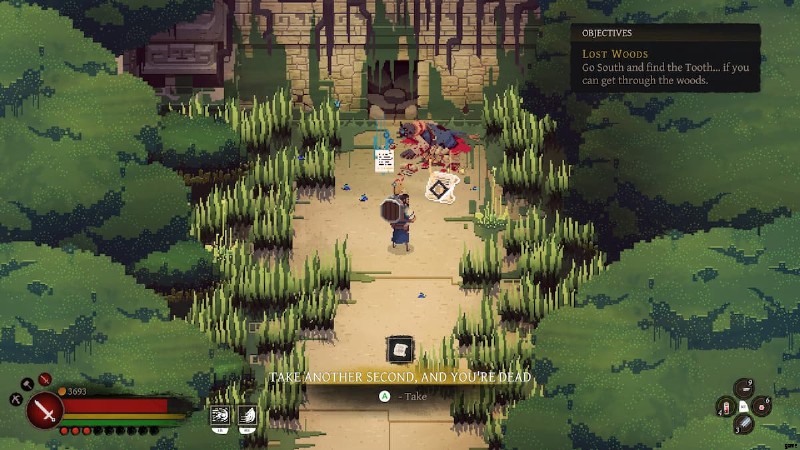
Task: Use the top quick item with count 9
Action: pyautogui.click(x=742, y=388)
